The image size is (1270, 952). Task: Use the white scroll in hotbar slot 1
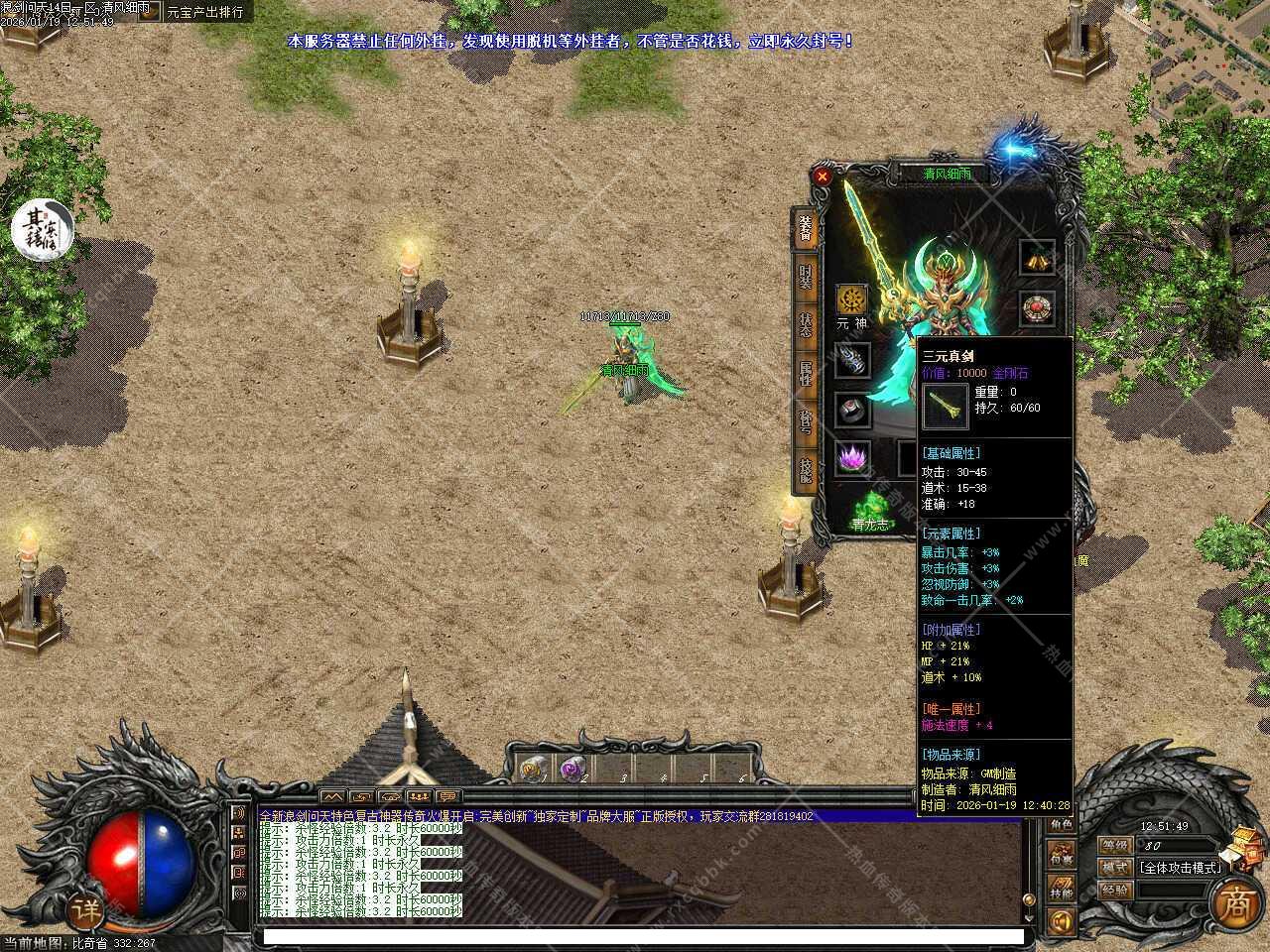[531, 769]
